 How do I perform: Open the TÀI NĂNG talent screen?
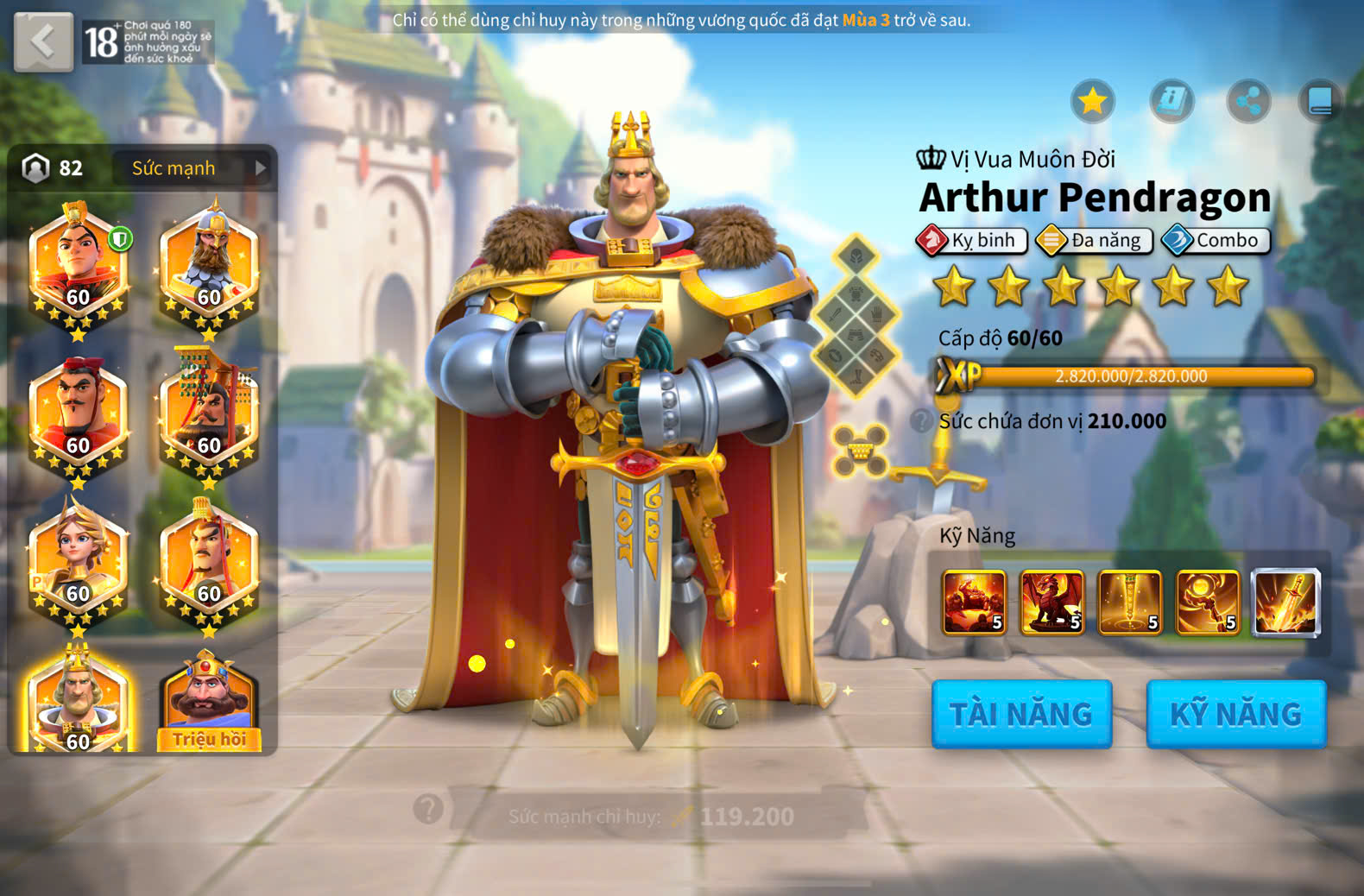click(x=1021, y=714)
